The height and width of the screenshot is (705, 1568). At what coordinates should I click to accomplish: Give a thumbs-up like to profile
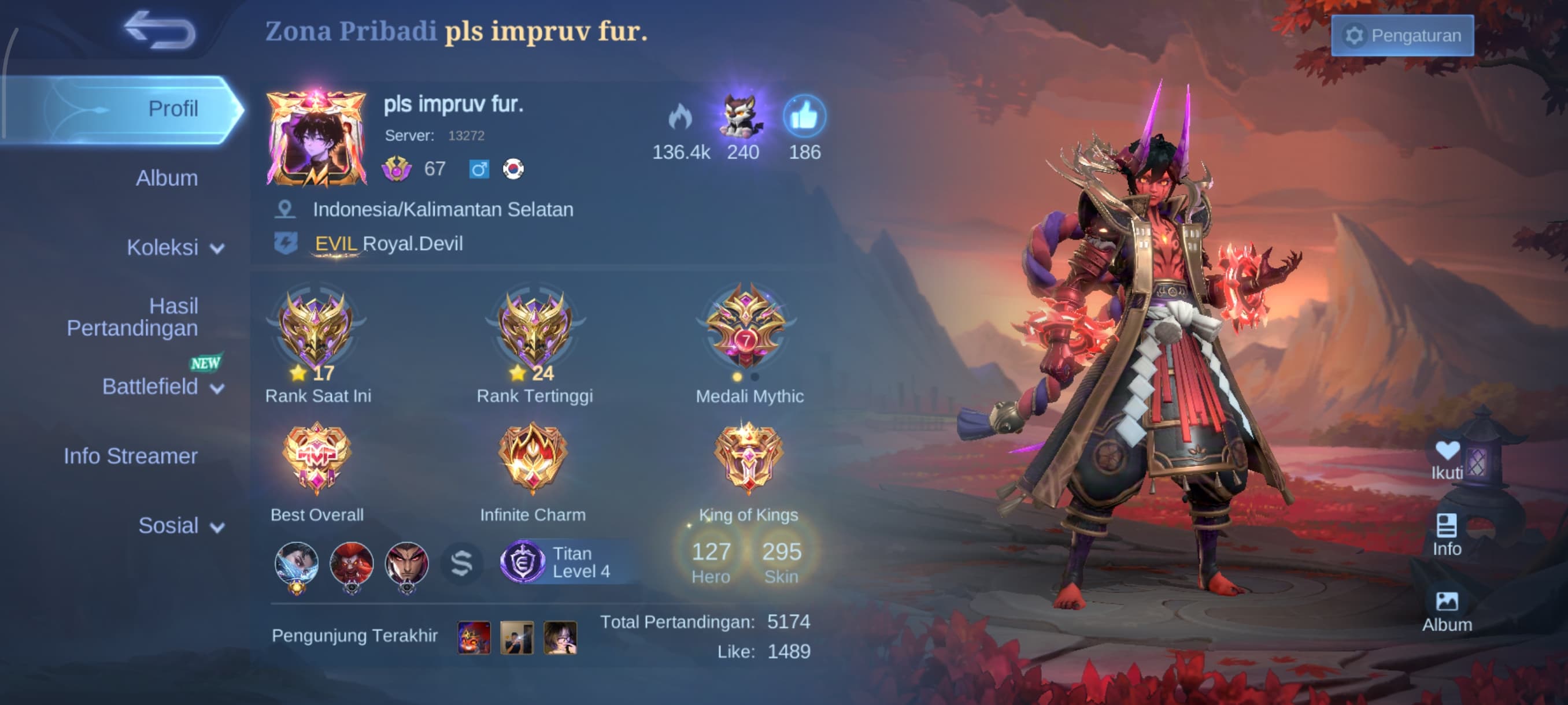pos(804,116)
